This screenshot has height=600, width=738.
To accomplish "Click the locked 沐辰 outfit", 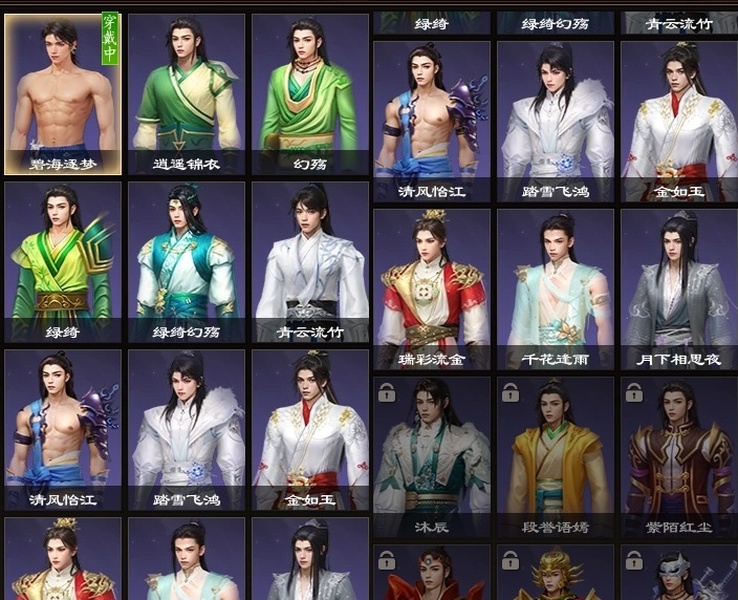I will pyautogui.click(x=432, y=456).
